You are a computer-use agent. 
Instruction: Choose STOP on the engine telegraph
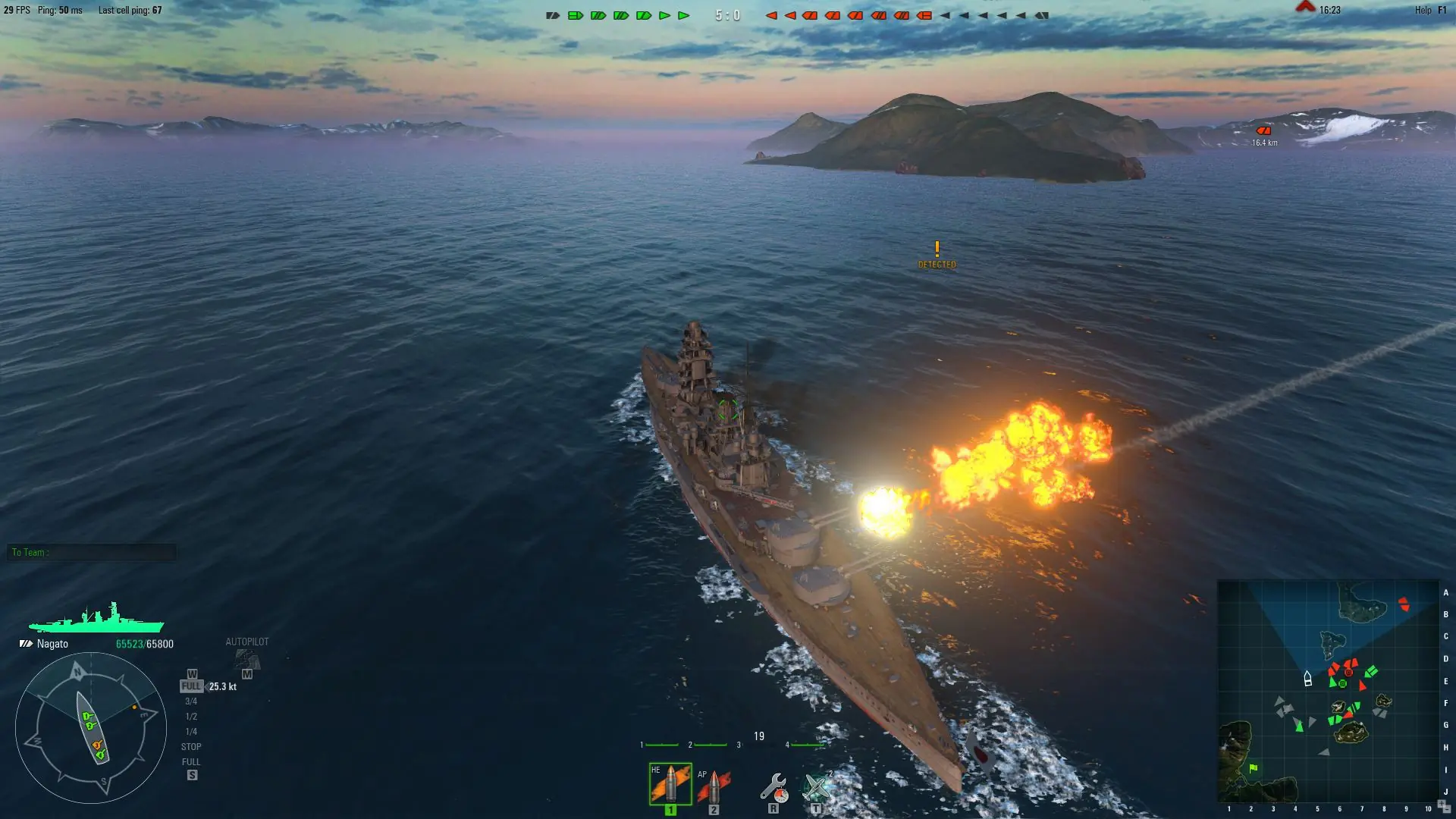point(191,747)
